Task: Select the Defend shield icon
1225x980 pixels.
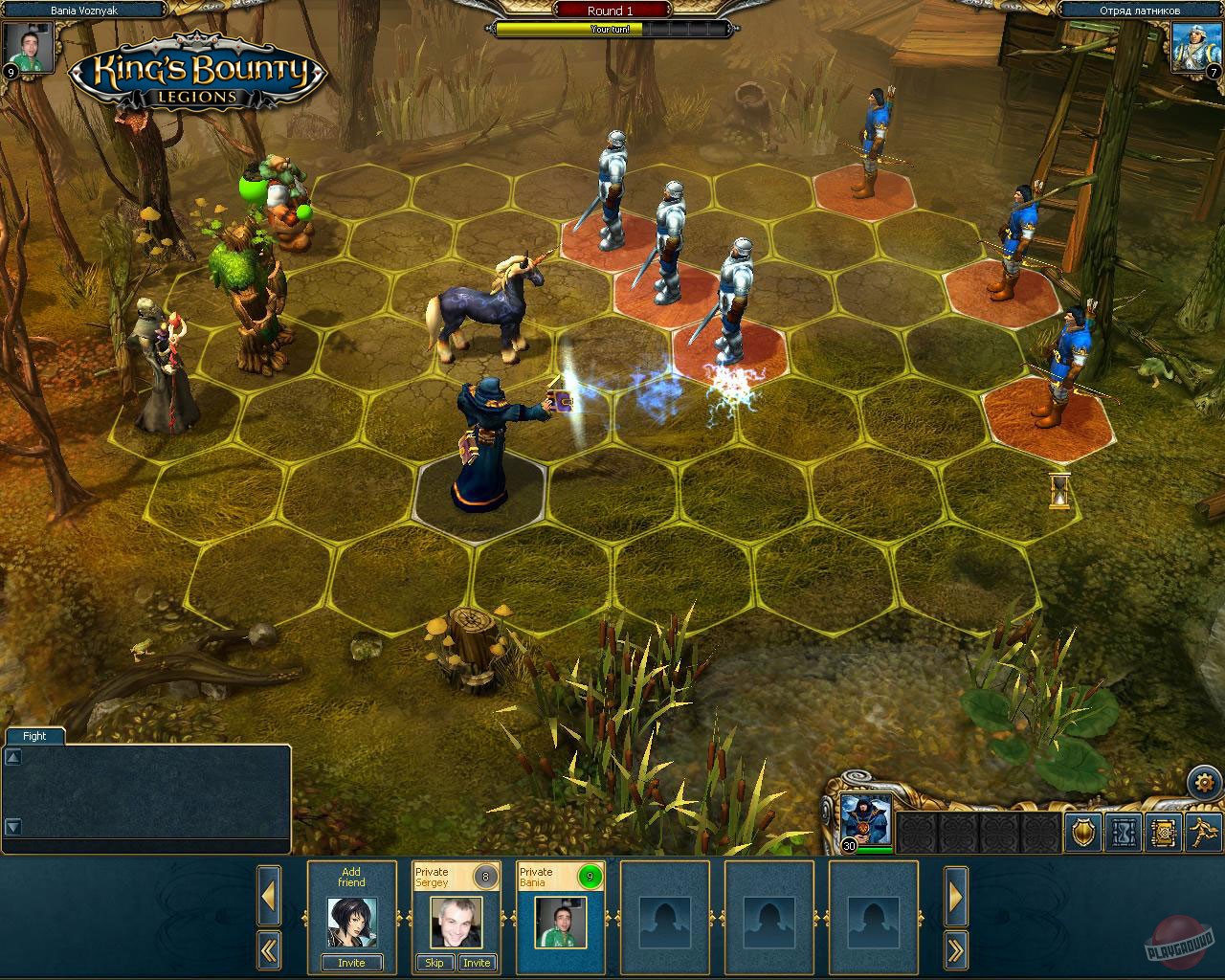Action: (x=1082, y=831)
